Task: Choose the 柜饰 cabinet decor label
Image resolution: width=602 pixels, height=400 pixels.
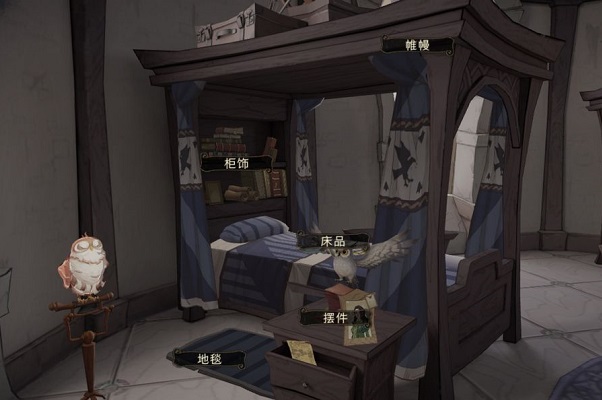Action: [237, 162]
